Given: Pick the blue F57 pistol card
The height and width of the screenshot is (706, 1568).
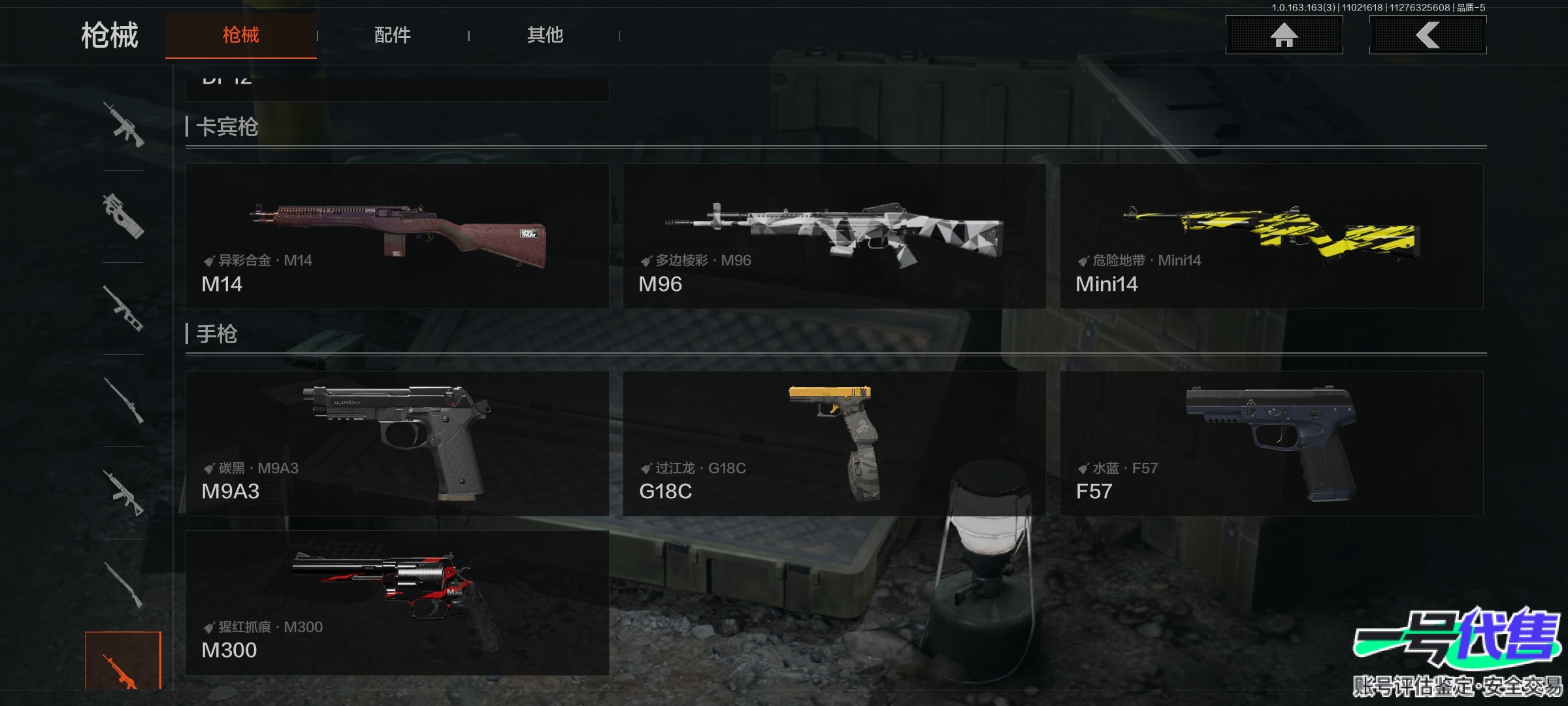Looking at the screenshot, I should click(1271, 443).
